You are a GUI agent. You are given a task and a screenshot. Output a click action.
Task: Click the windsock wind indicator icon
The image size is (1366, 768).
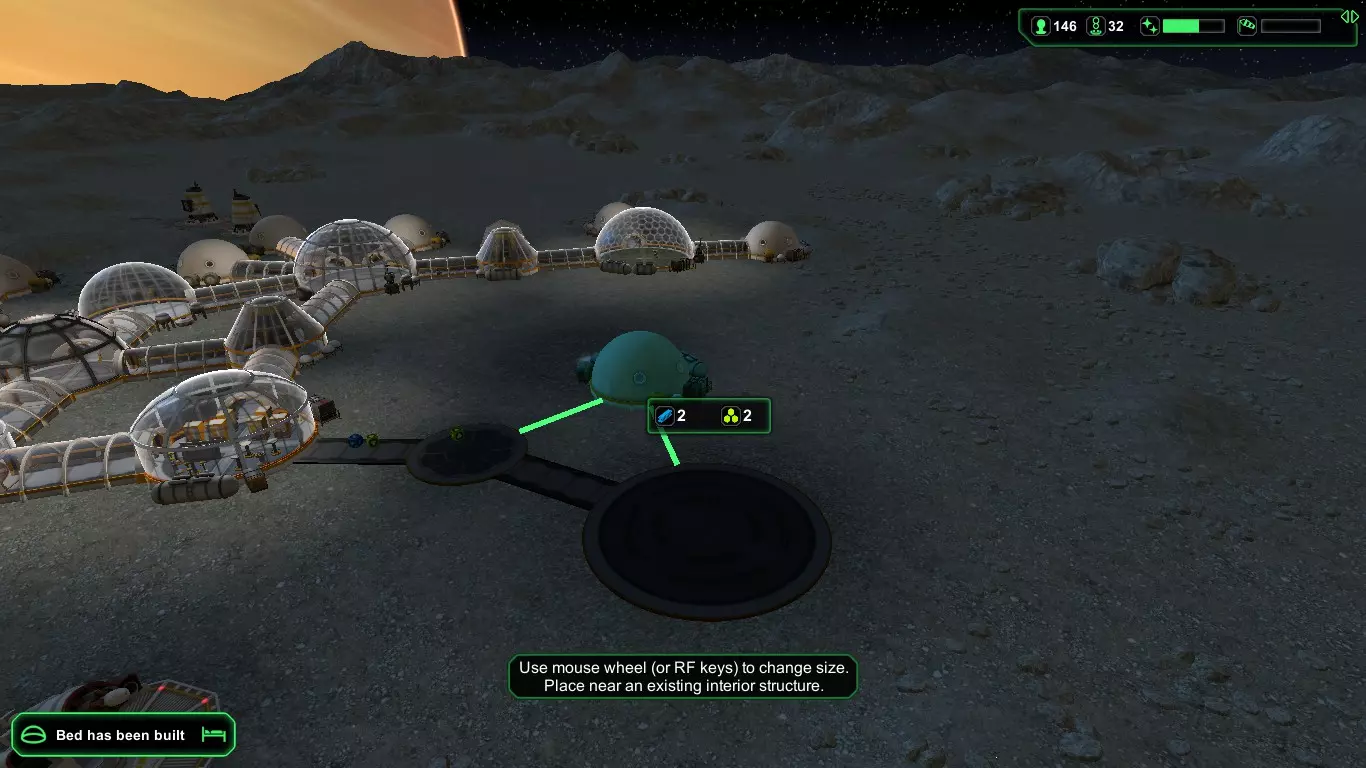pyautogui.click(x=1247, y=26)
